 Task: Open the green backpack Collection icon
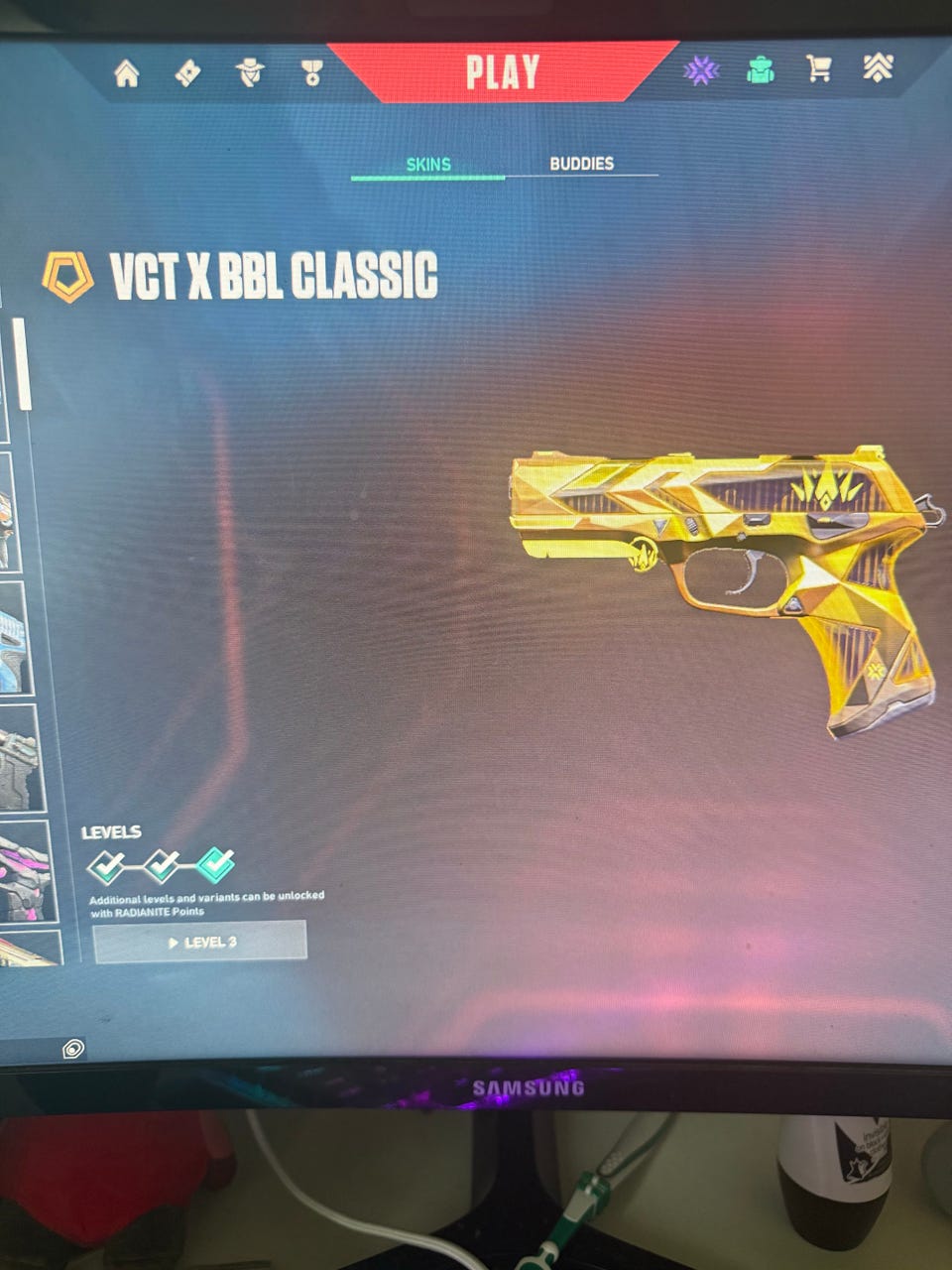pos(761,69)
